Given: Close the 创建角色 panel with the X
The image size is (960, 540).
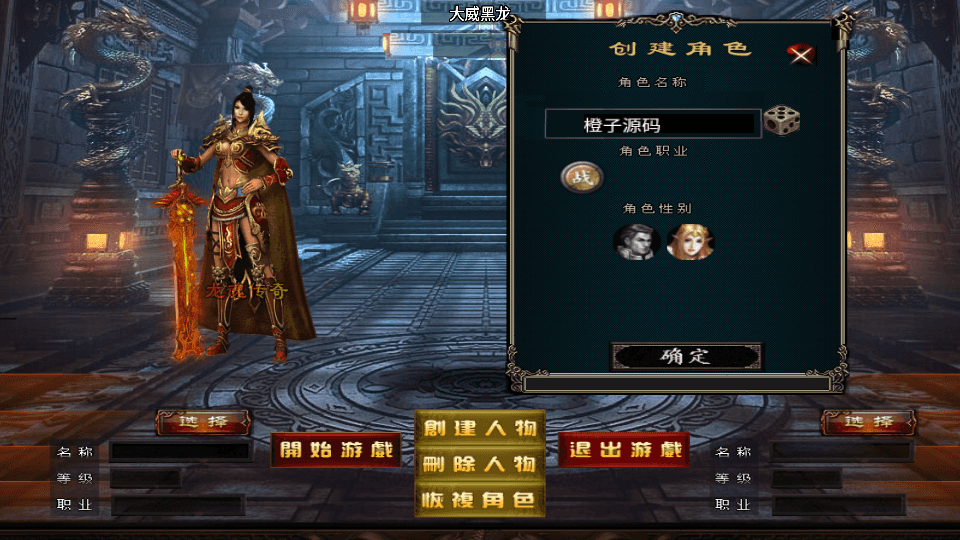Looking at the screenshot, I should tap(800, 54).
